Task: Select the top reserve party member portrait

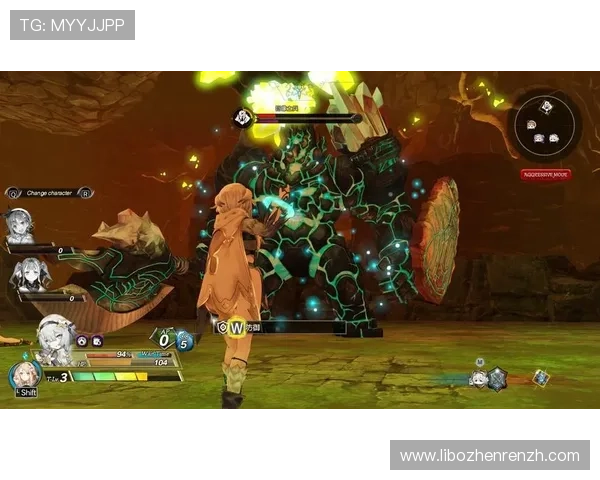Action: [19, 225]
